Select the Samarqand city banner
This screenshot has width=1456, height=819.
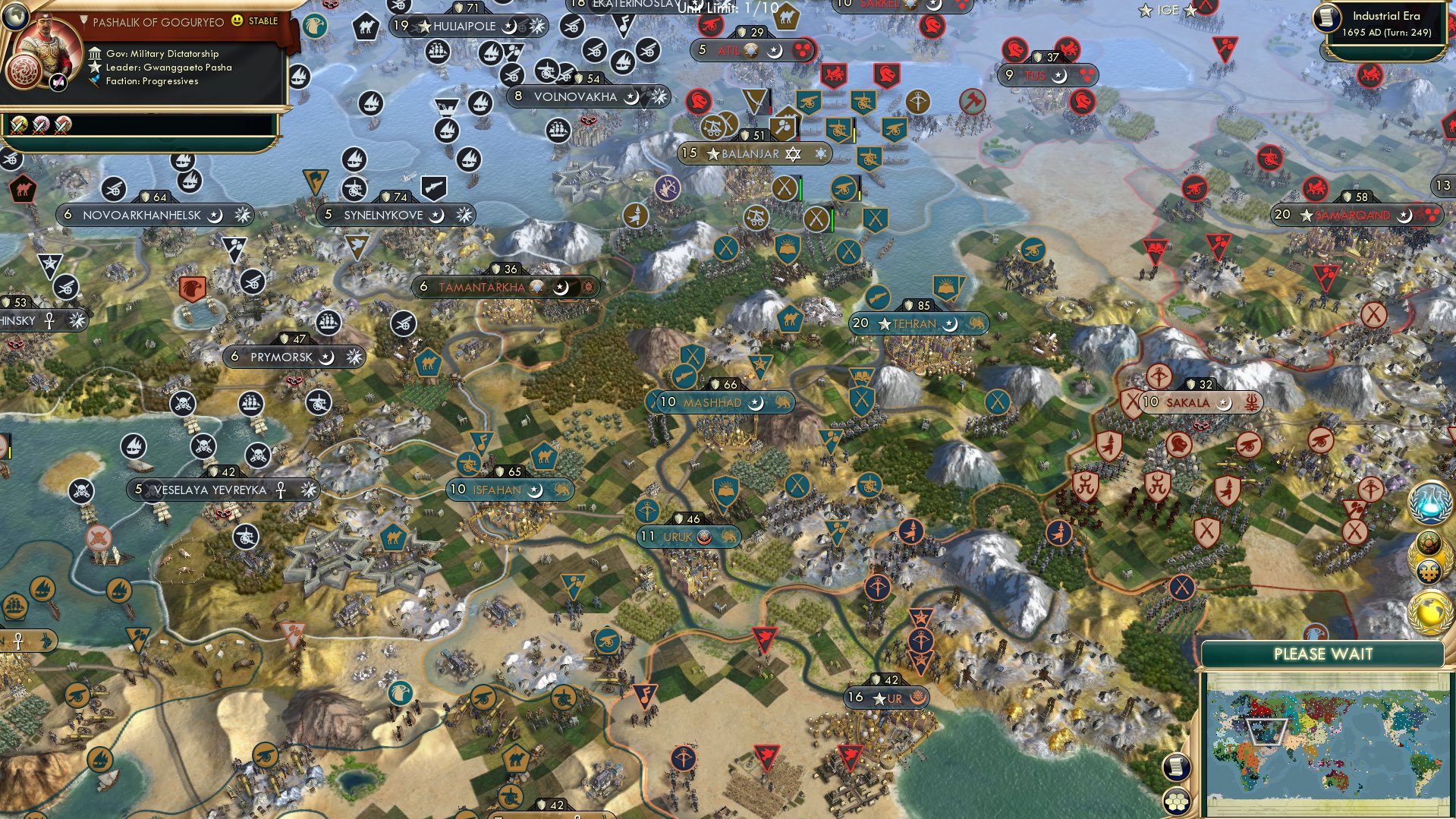pyautogui.click(x=1349, y=215)
